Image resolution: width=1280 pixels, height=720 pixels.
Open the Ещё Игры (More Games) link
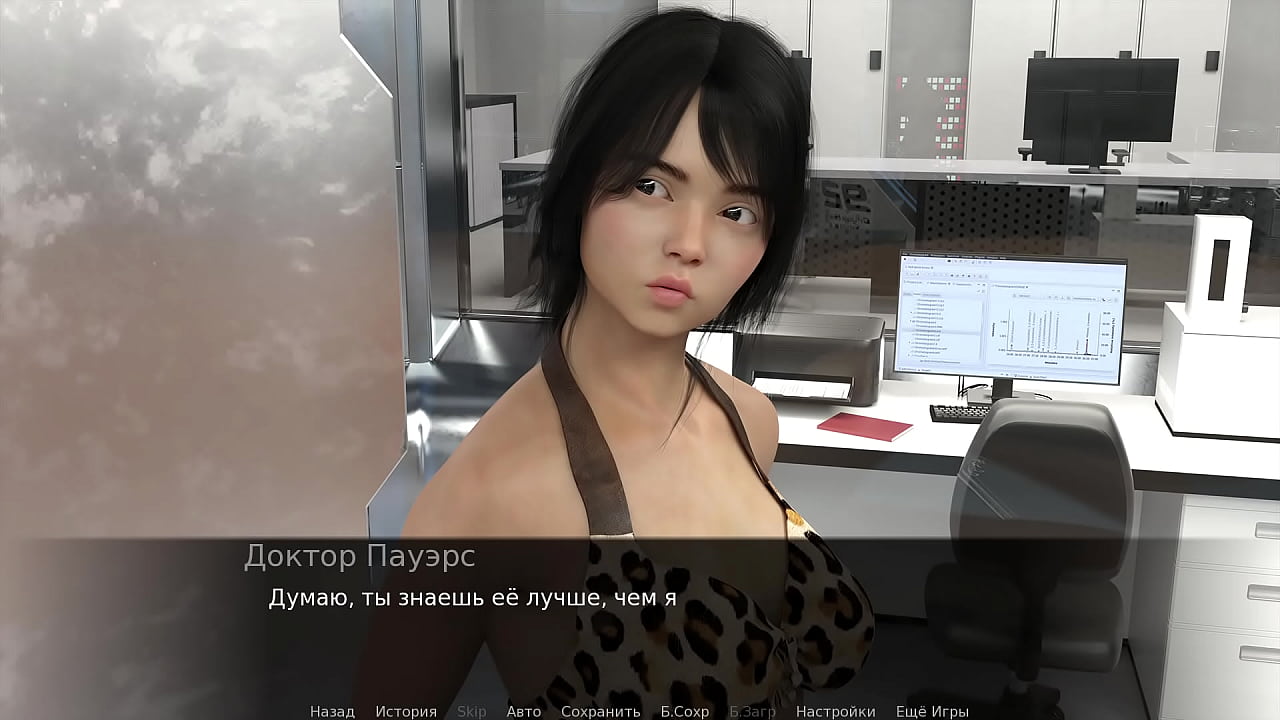point(932,711)
